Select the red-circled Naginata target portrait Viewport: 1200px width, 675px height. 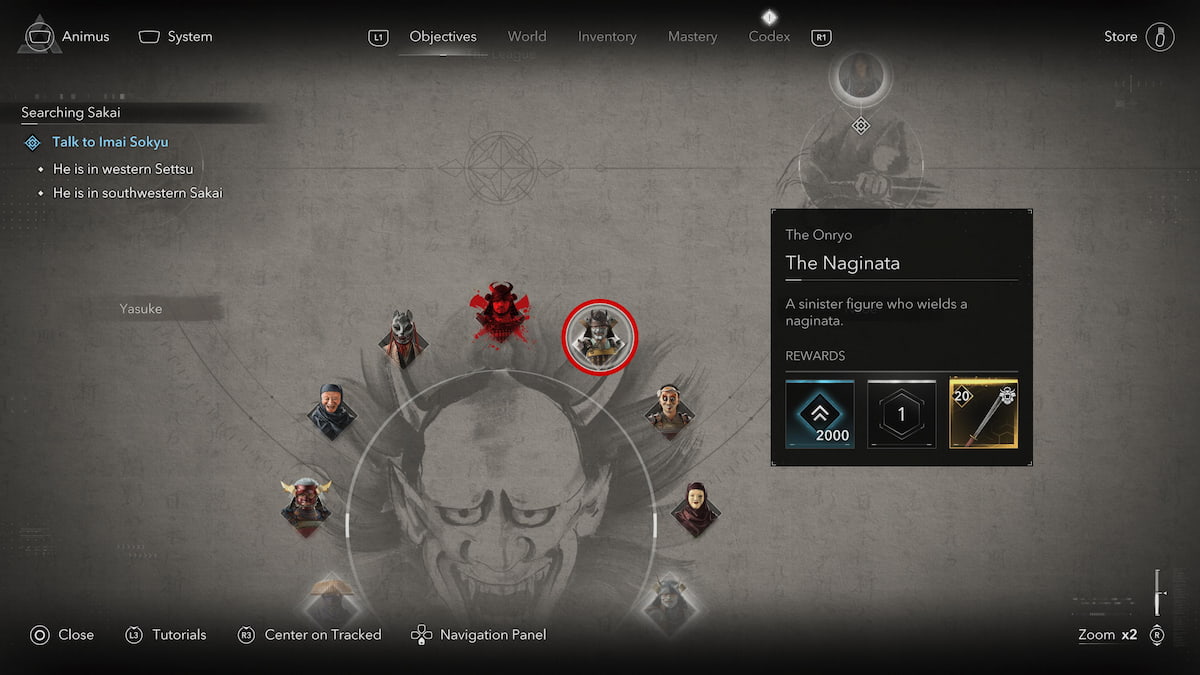pyautogui.click(x=599, y=337)
